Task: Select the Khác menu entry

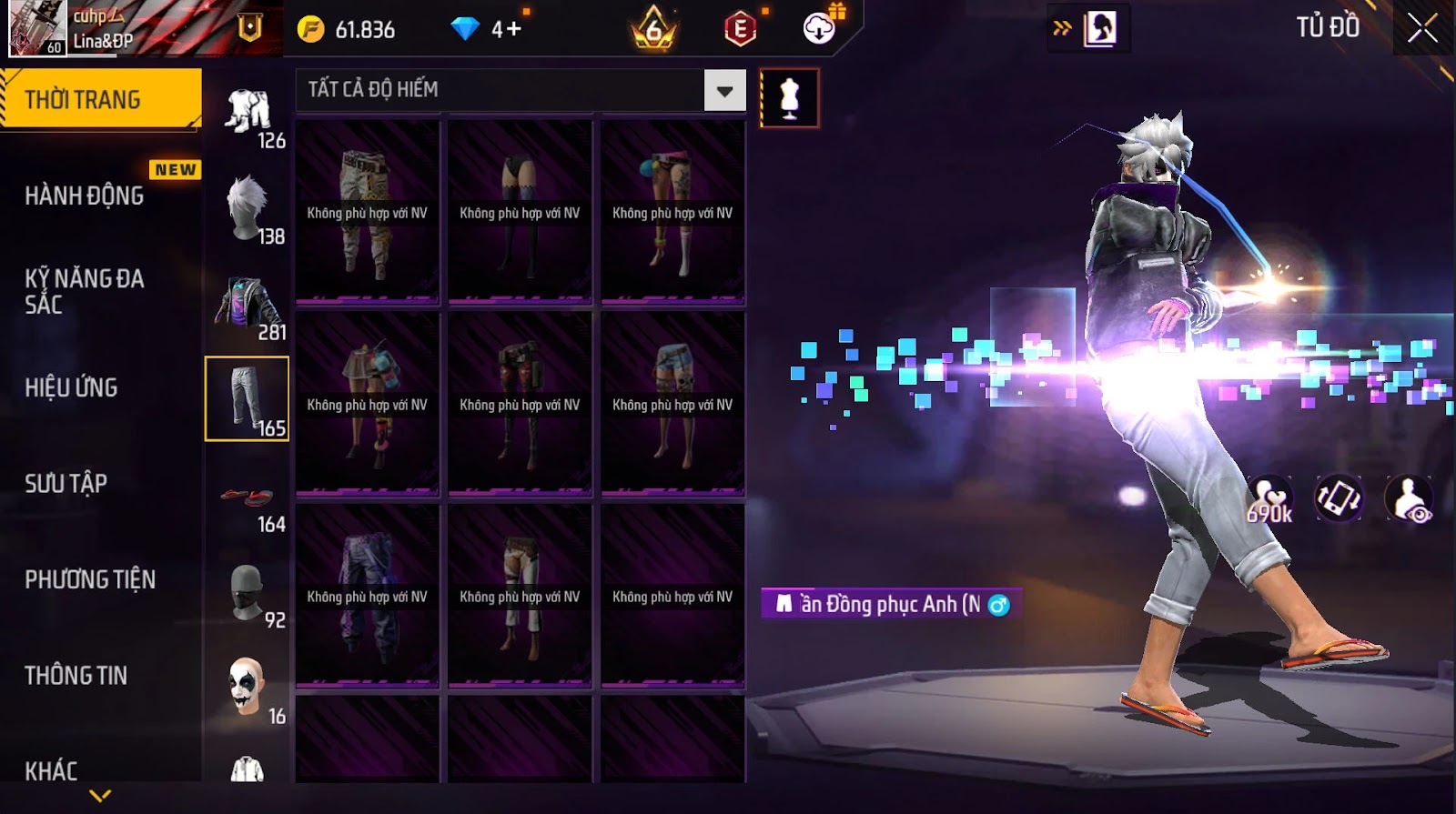Action: click(51, 770)
